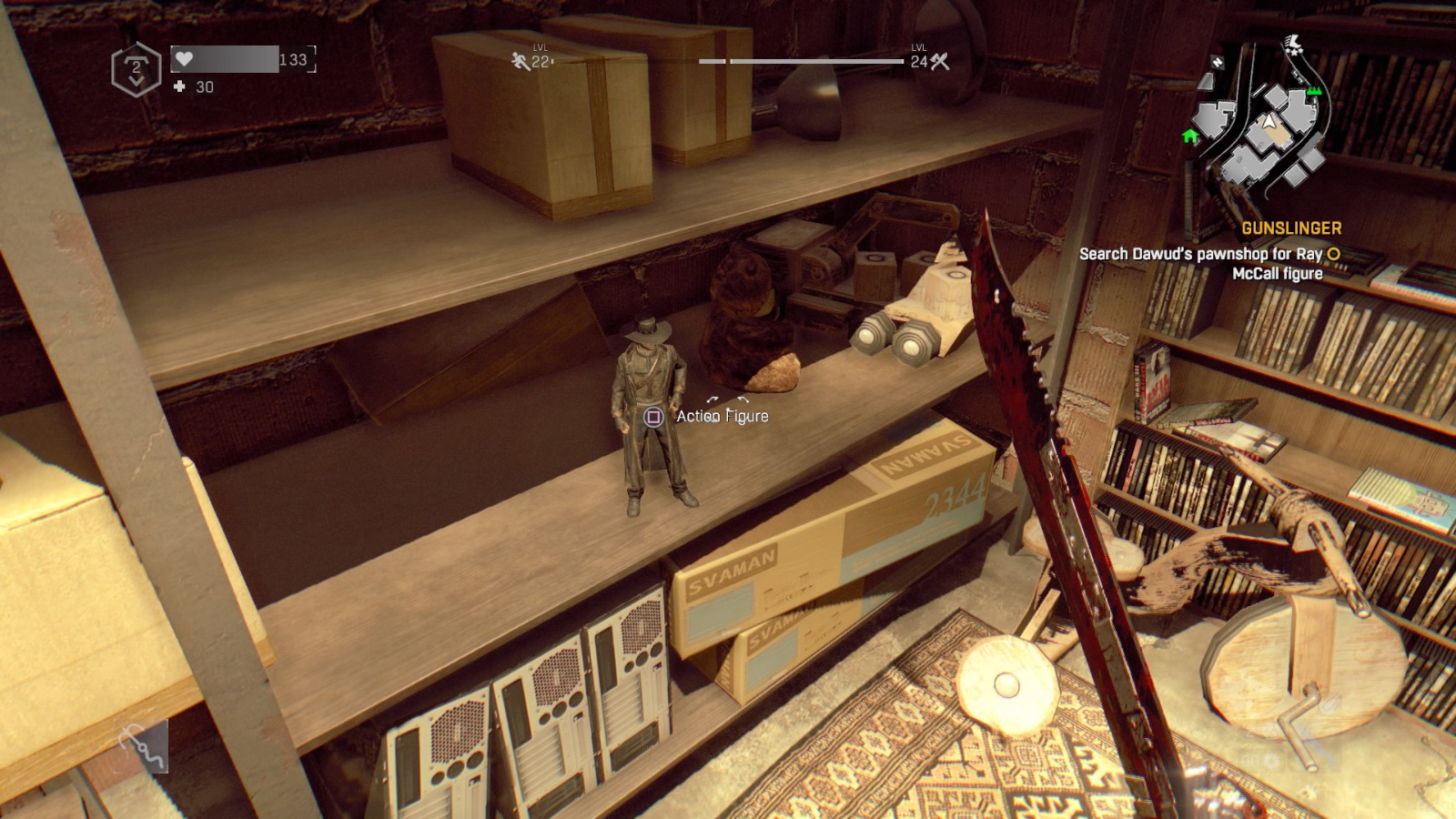This screenshot has width=1456, height=819.
Task: Expand the GUNSLINGER quest details
Action: 1292,228
